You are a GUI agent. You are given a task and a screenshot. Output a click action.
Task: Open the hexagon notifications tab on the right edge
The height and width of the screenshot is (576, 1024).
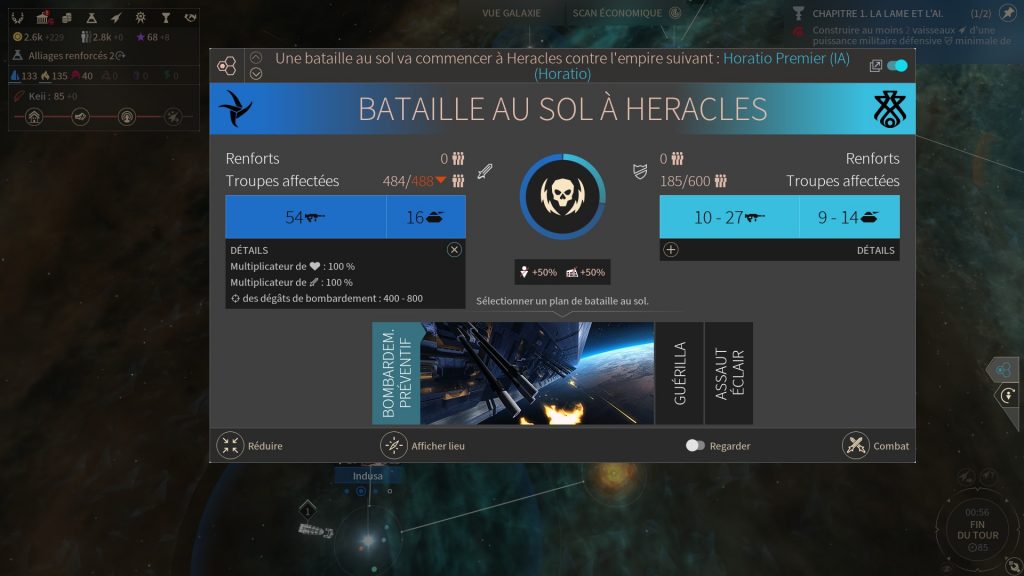[x=1004, y=370]
